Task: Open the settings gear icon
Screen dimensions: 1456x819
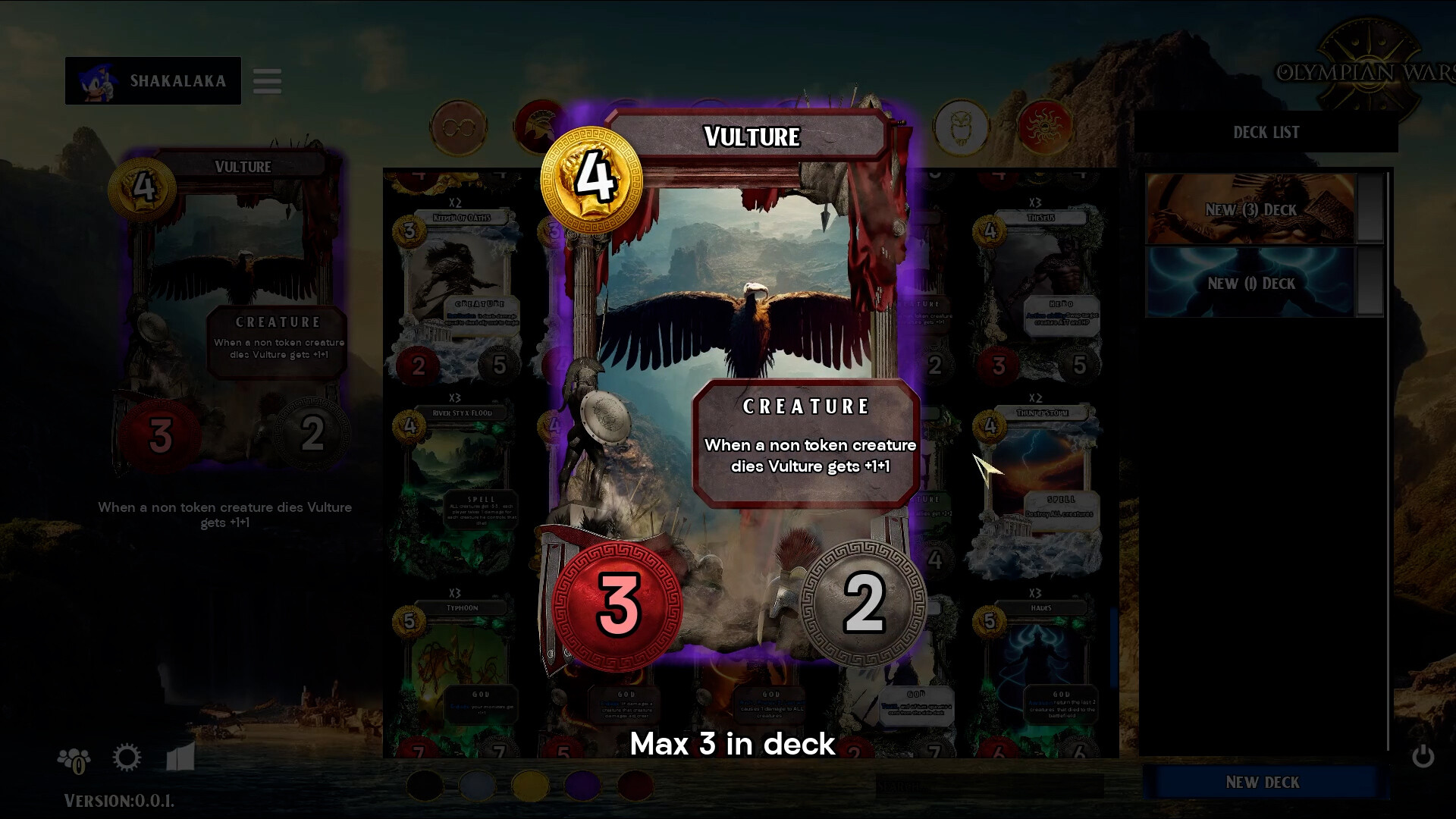Action: [127, 757]
